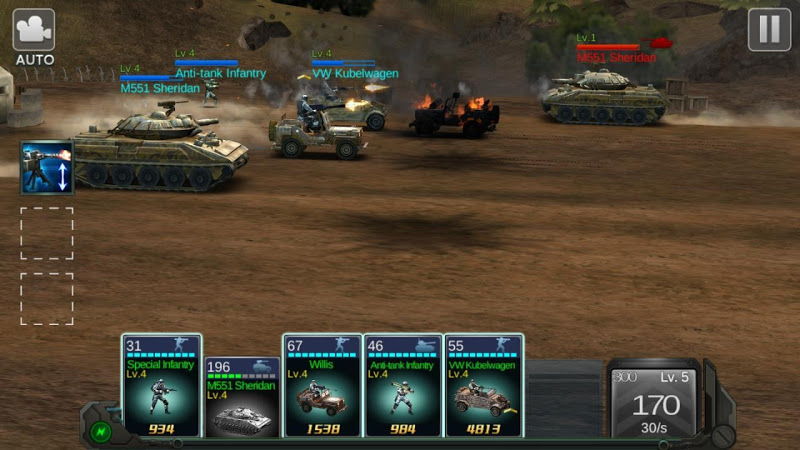Activate the machine gunner skill icon
The image size is (800, 450).
click(x=46, y=167)
